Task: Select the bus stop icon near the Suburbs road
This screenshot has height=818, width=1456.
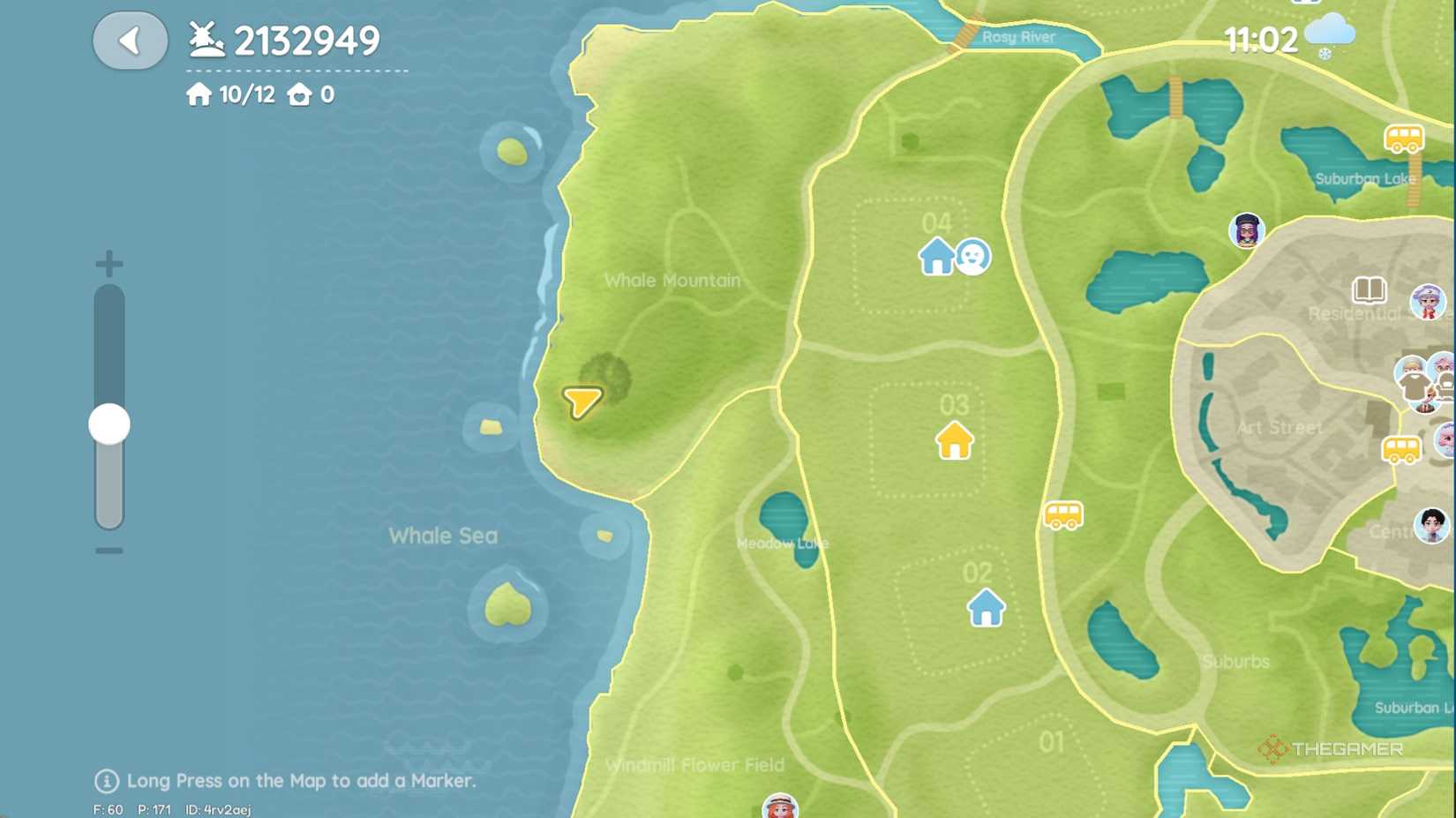Action: tap(1063, 516)
